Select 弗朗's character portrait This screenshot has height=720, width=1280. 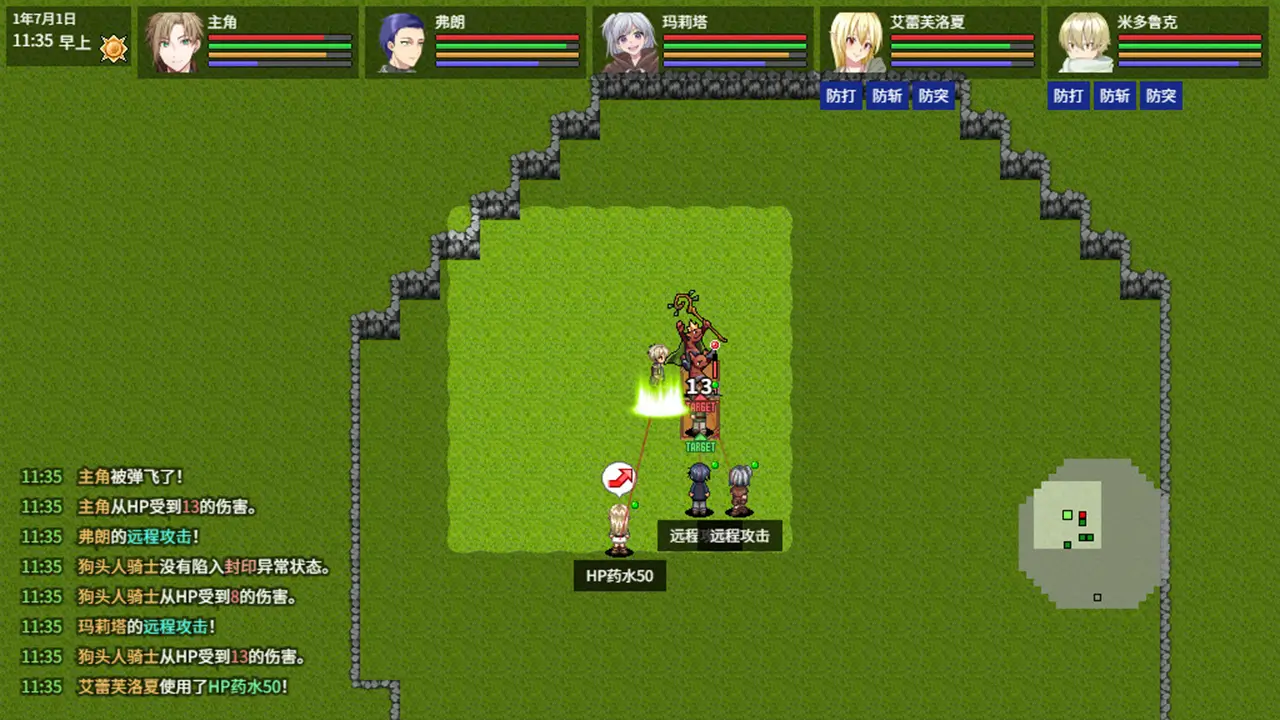pos(403,41)
